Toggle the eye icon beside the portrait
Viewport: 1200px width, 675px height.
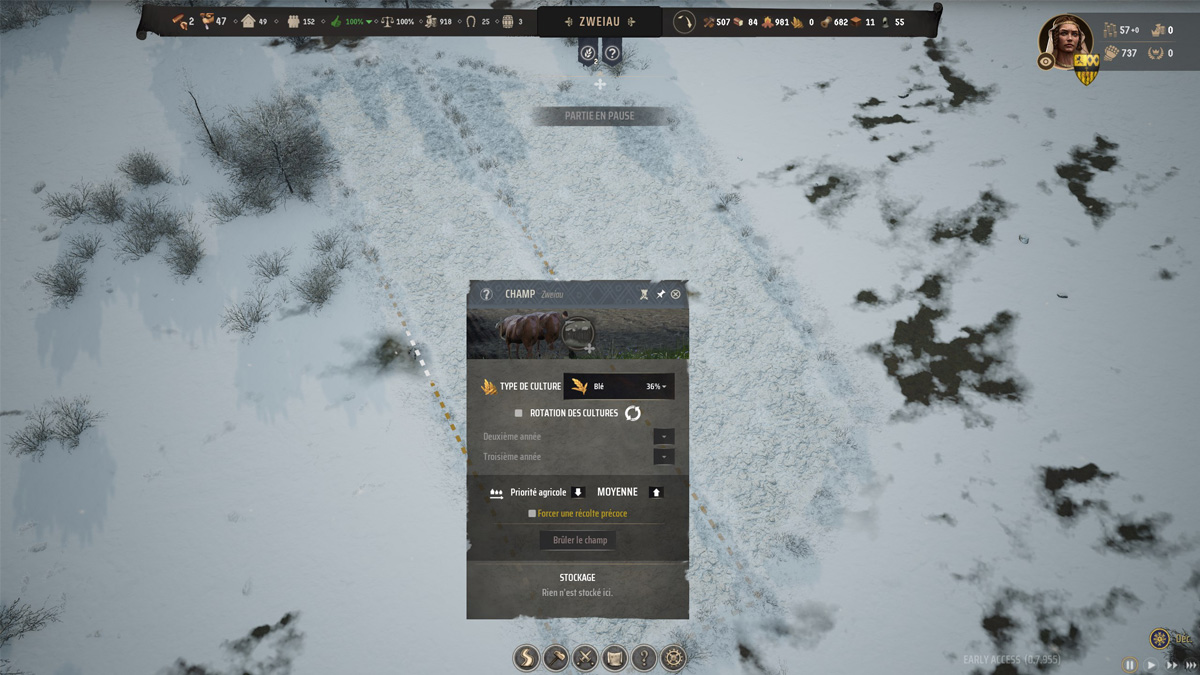point(1046,61)
